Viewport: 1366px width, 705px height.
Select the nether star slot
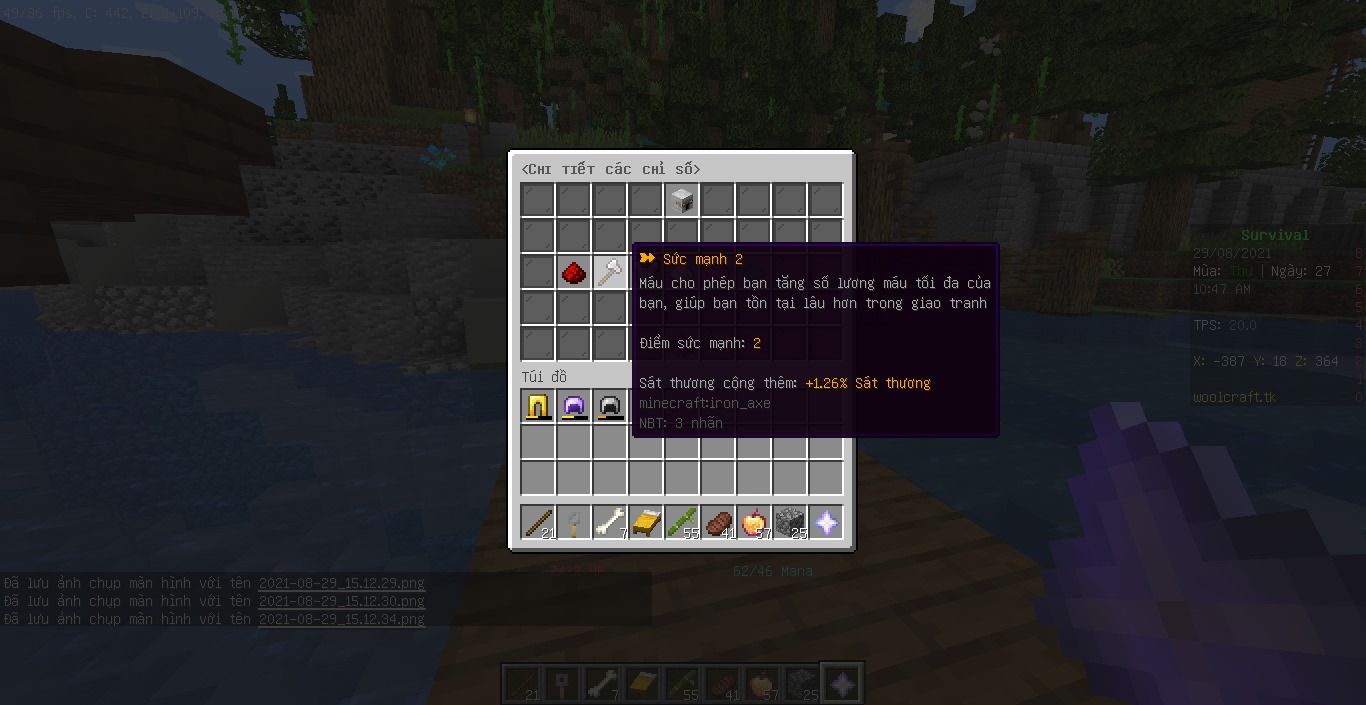(826, 522)
